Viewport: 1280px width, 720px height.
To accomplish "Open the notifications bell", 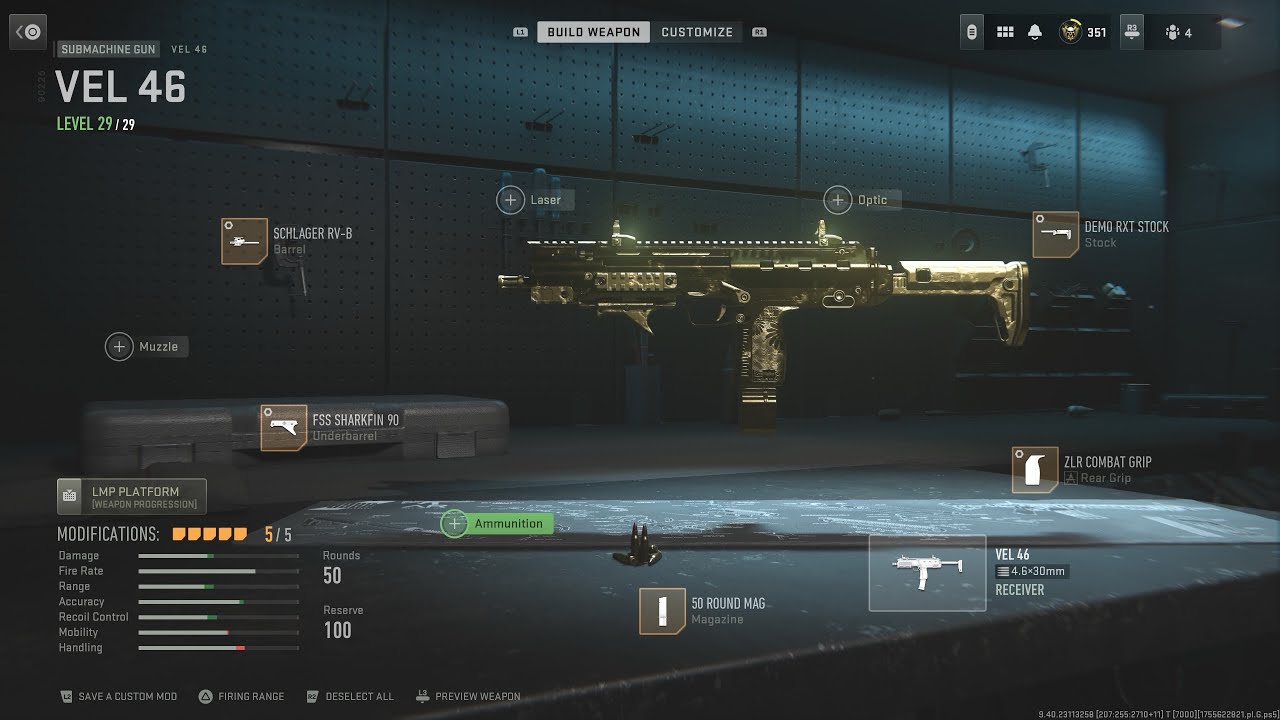I will tap(1035, 32).
